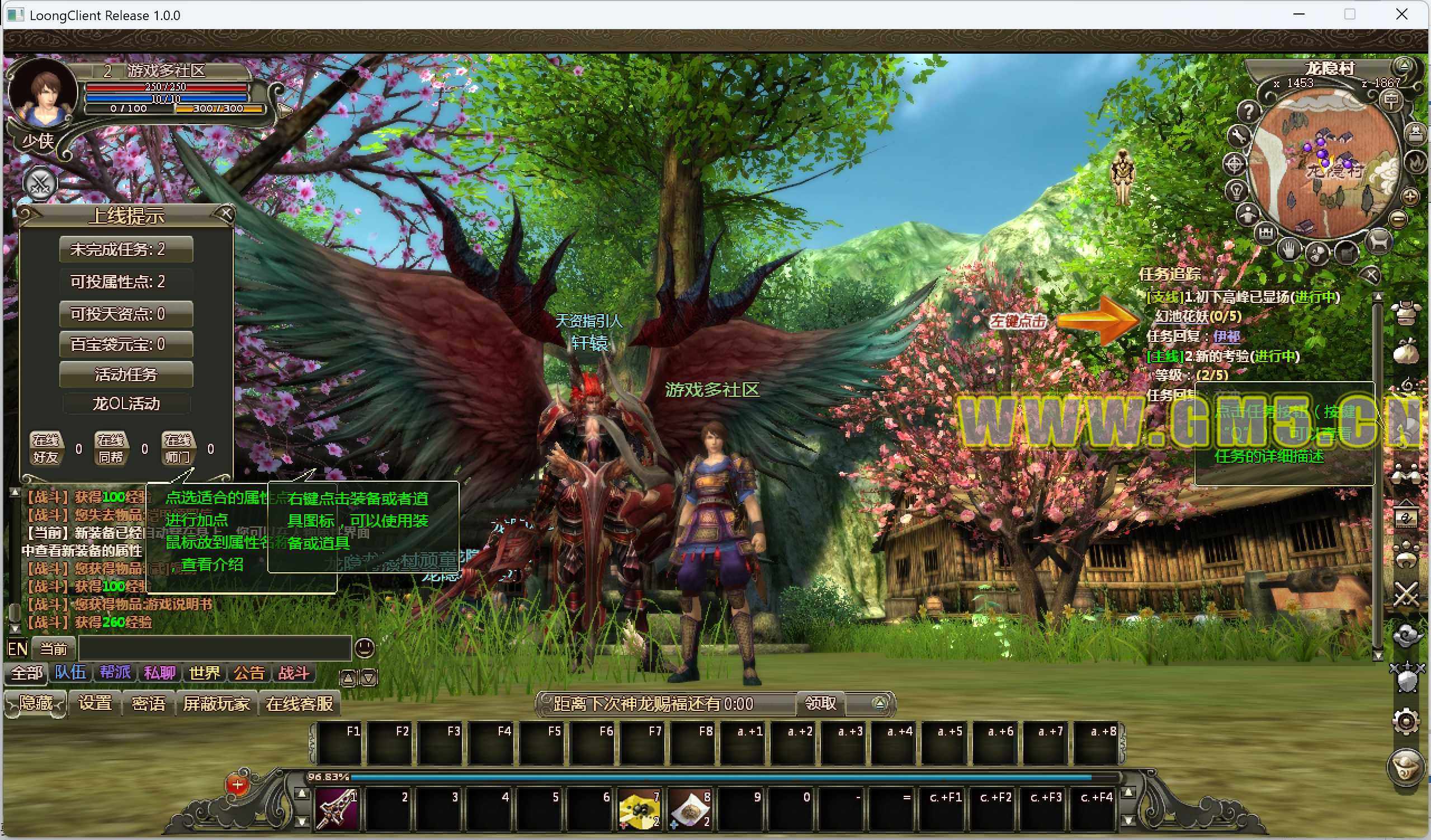Select the 活动任务 button
The image size is (1431, 840).
pyautogui.click(x=125, y=374)
